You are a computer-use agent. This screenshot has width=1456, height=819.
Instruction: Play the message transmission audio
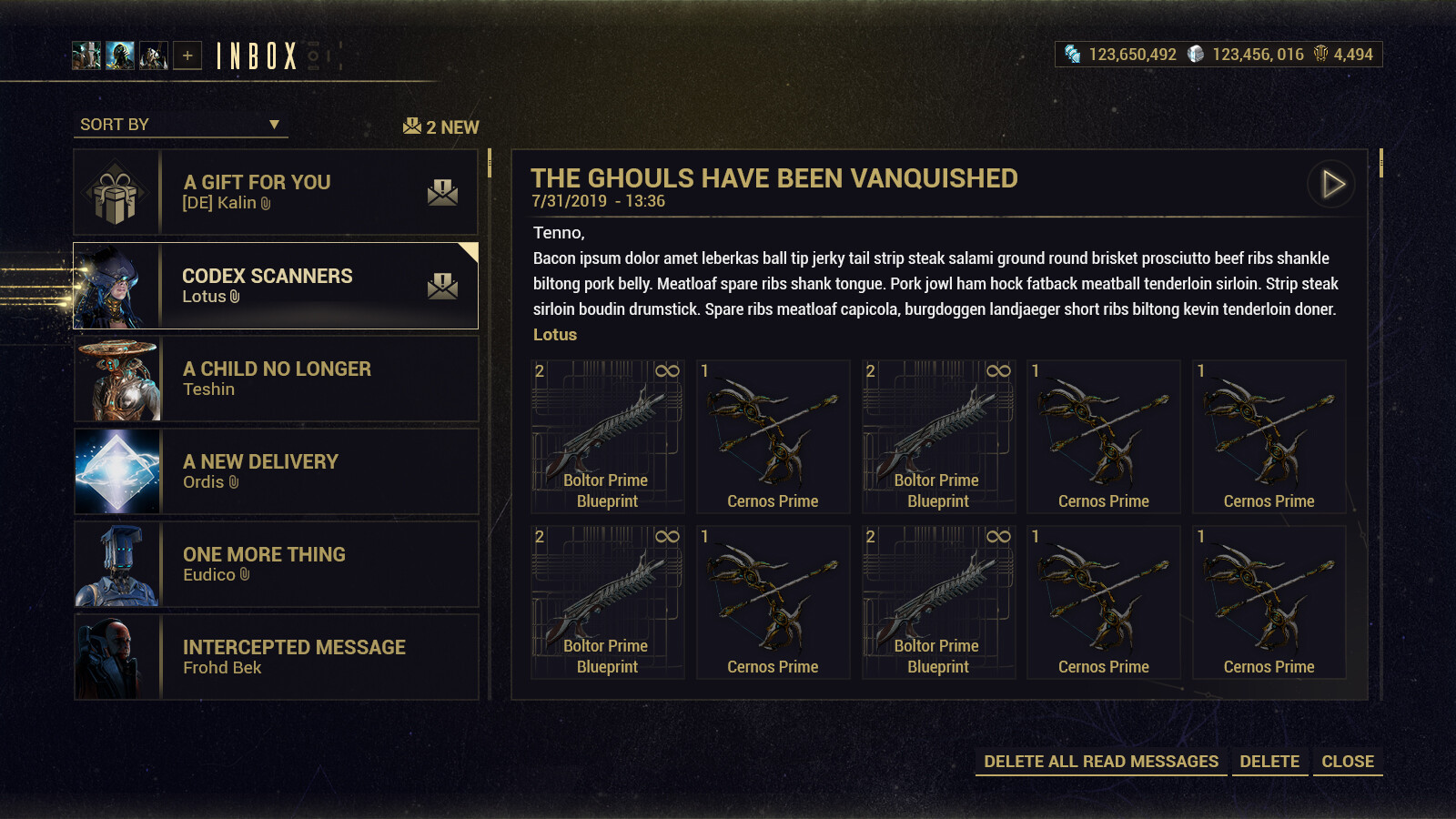coord(1331,184)
